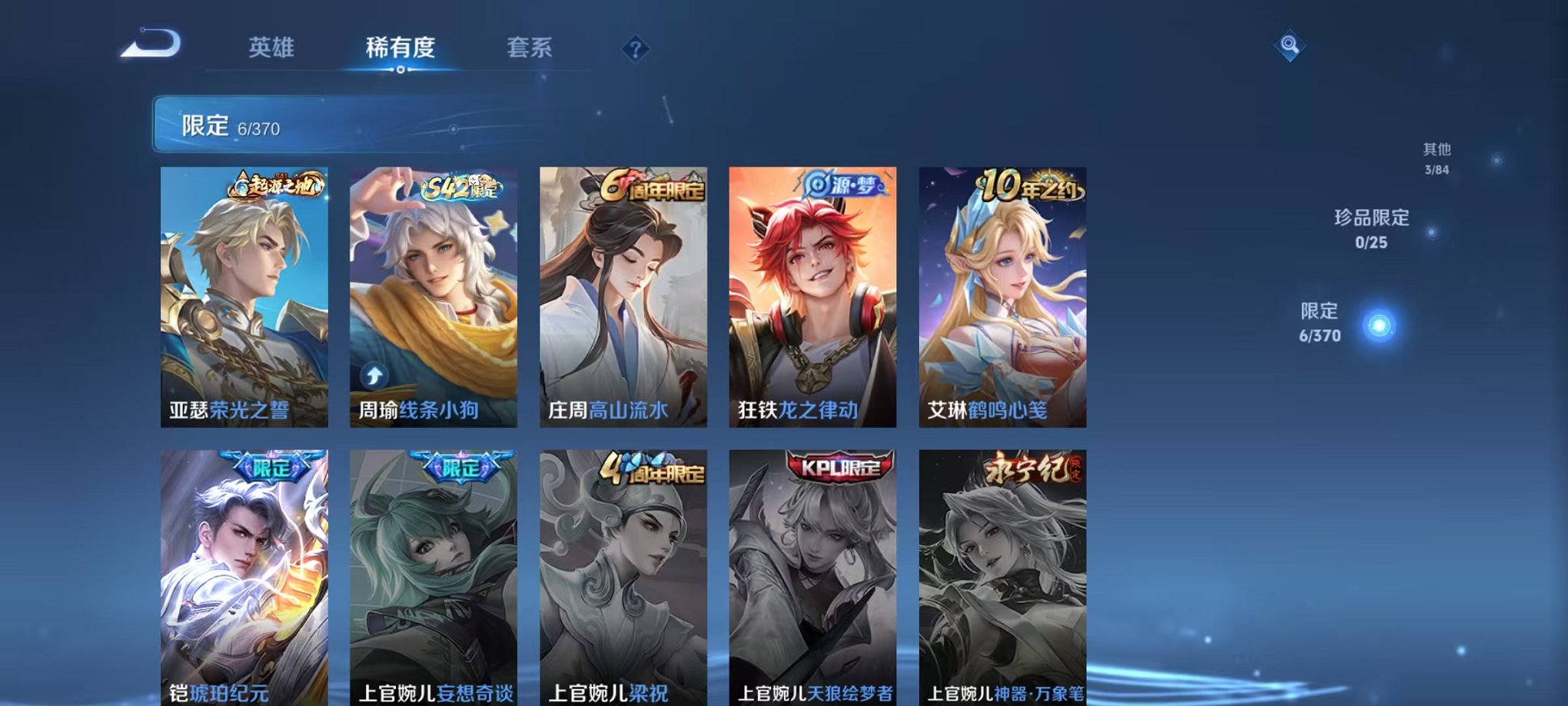Switch to the 英雄 tab
The width and height of the screenshot is (1568, 706).
click(271, 47)
